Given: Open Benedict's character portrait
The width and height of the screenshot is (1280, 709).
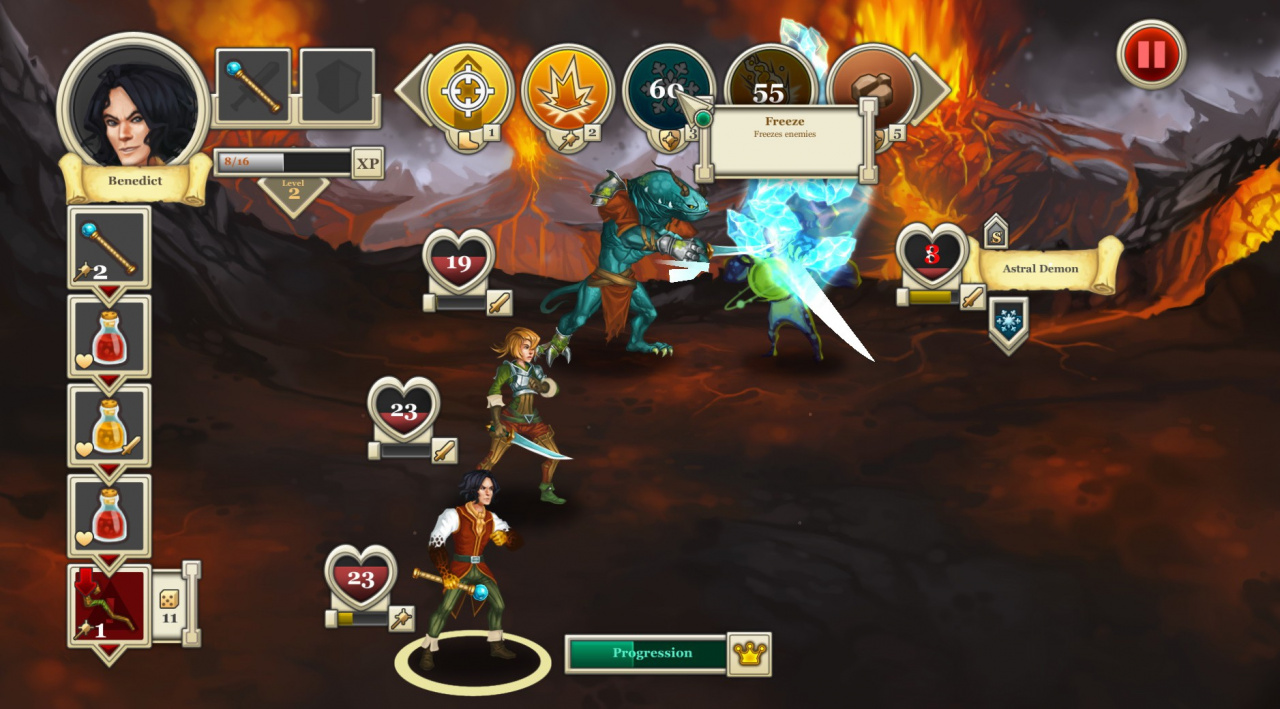Looking at the screenshot, I should point(133,105).
